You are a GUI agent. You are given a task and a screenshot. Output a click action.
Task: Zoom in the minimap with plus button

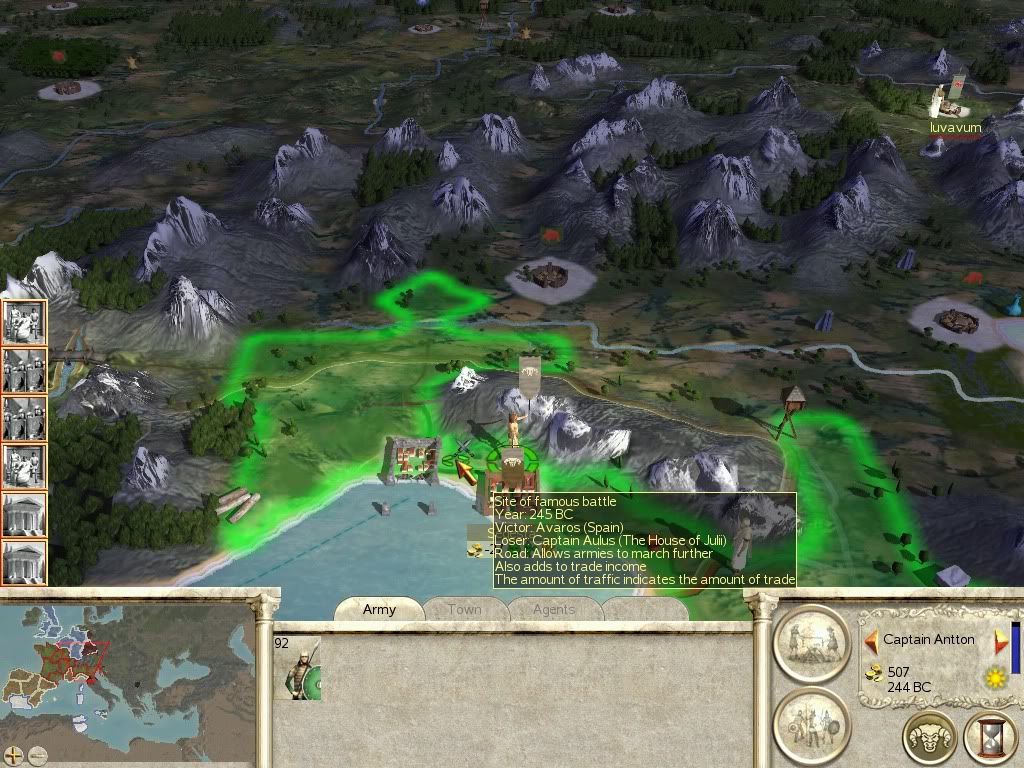point(13,756)
